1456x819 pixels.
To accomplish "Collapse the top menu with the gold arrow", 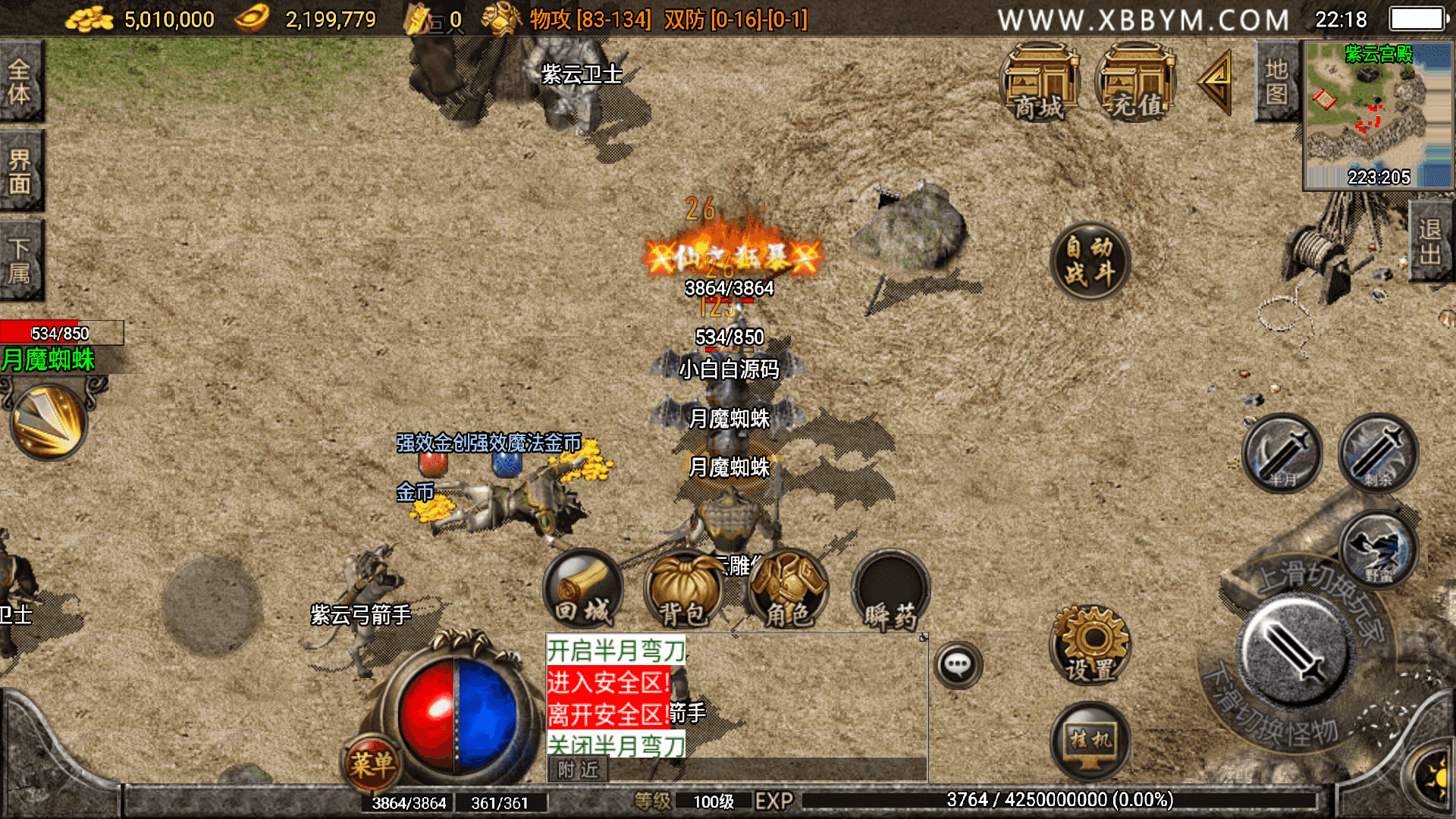I will click(1216, 82).
